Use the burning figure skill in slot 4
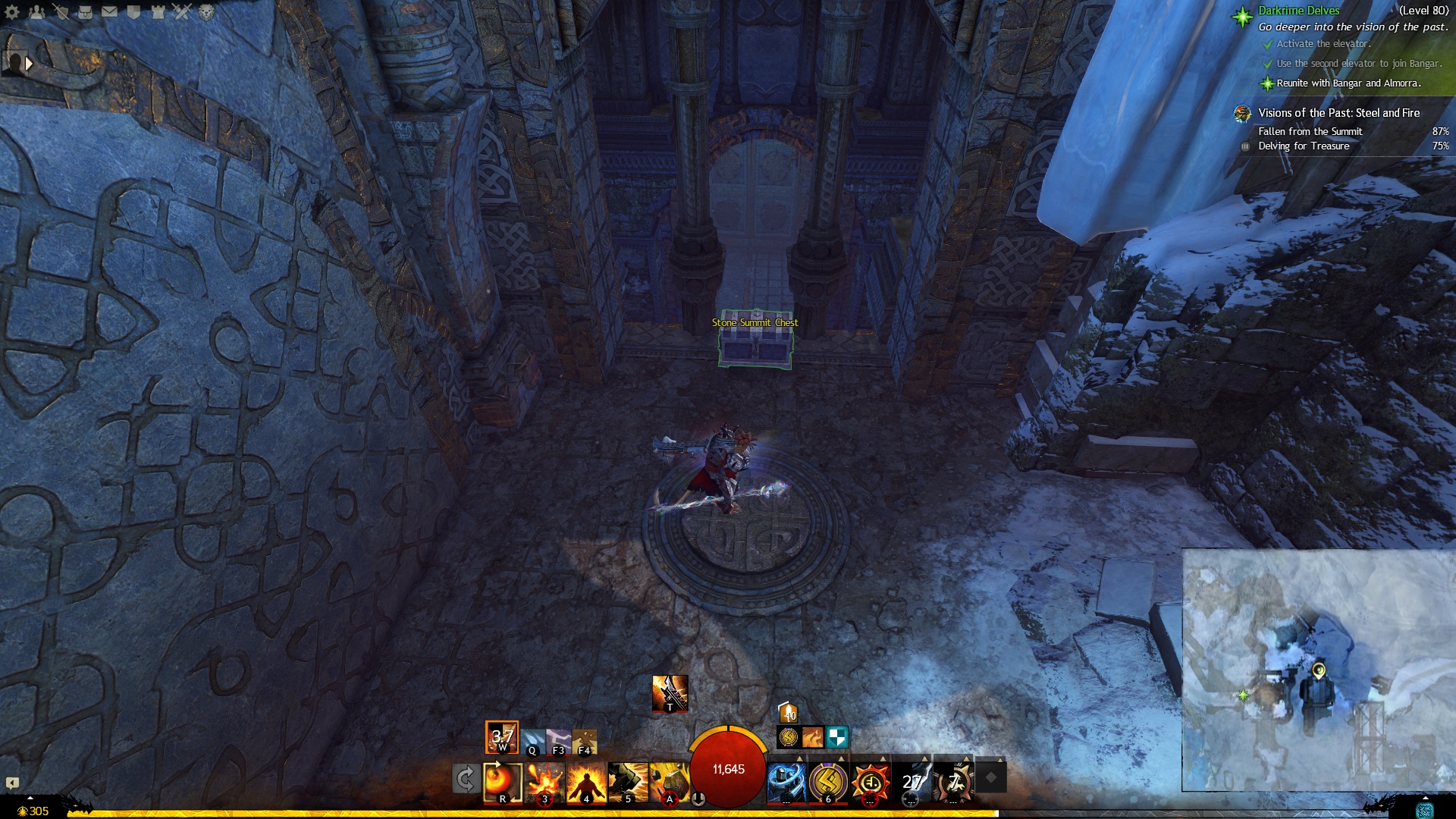Screen dimensions: 1456x819 586,782
